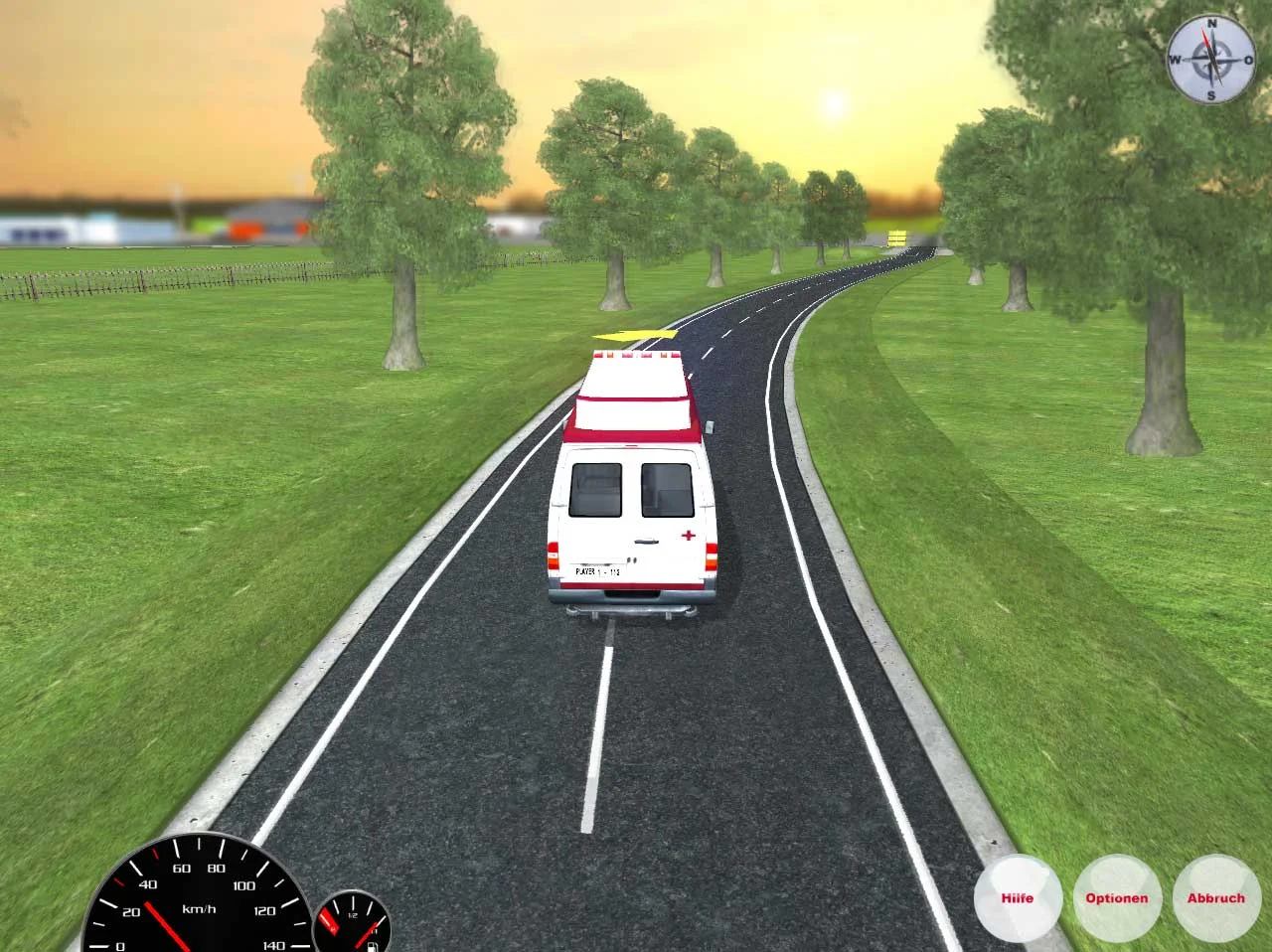This screenshot has width=1272, height=952.
Task: Select the fuel pump symbol on fuel gauge
Action: (x=372, y=944)
